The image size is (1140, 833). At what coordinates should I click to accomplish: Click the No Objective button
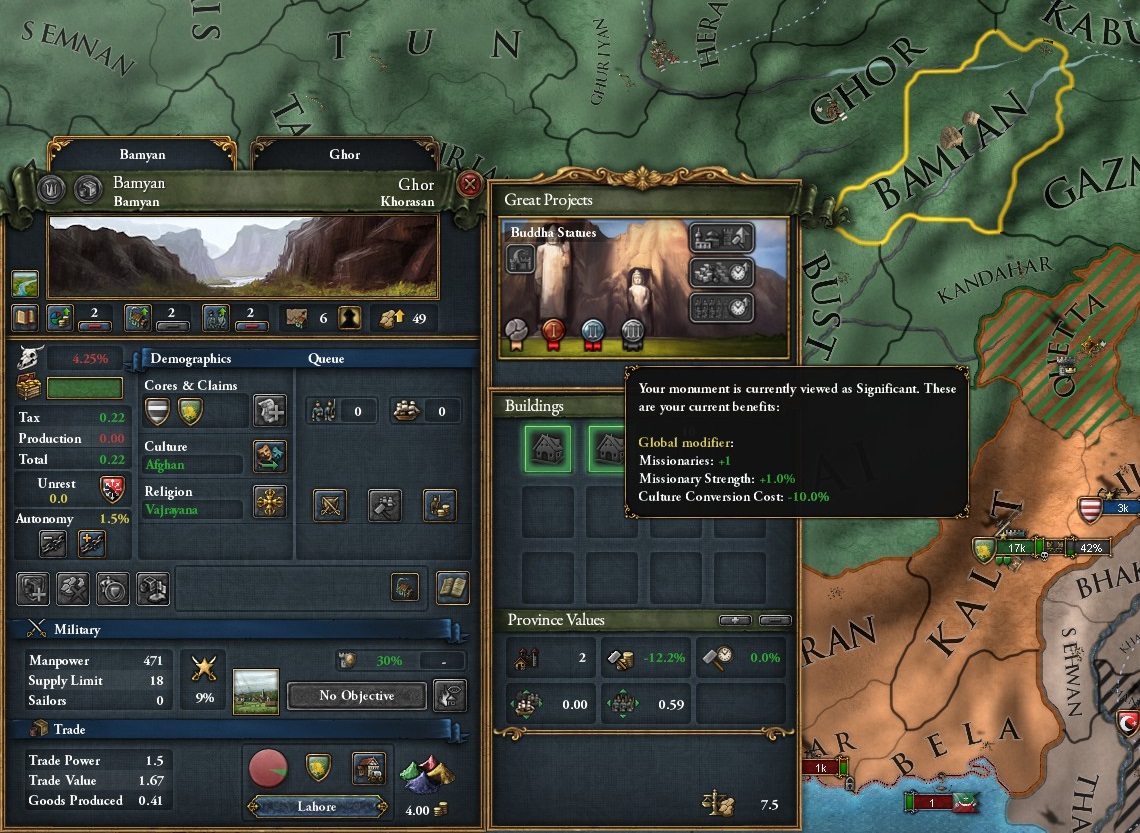click(356, 696)
